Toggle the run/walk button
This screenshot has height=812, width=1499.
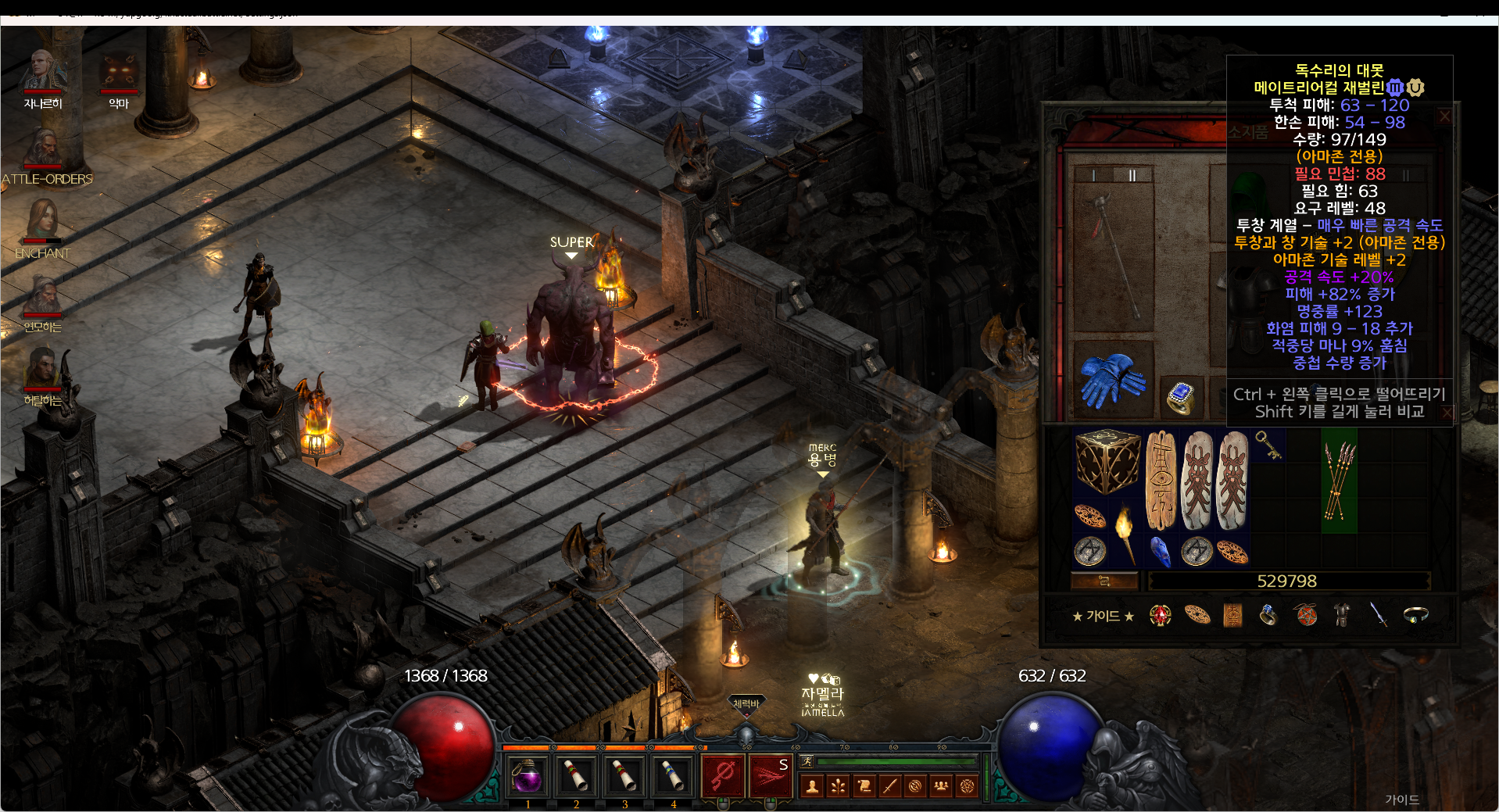click(807, 762)
